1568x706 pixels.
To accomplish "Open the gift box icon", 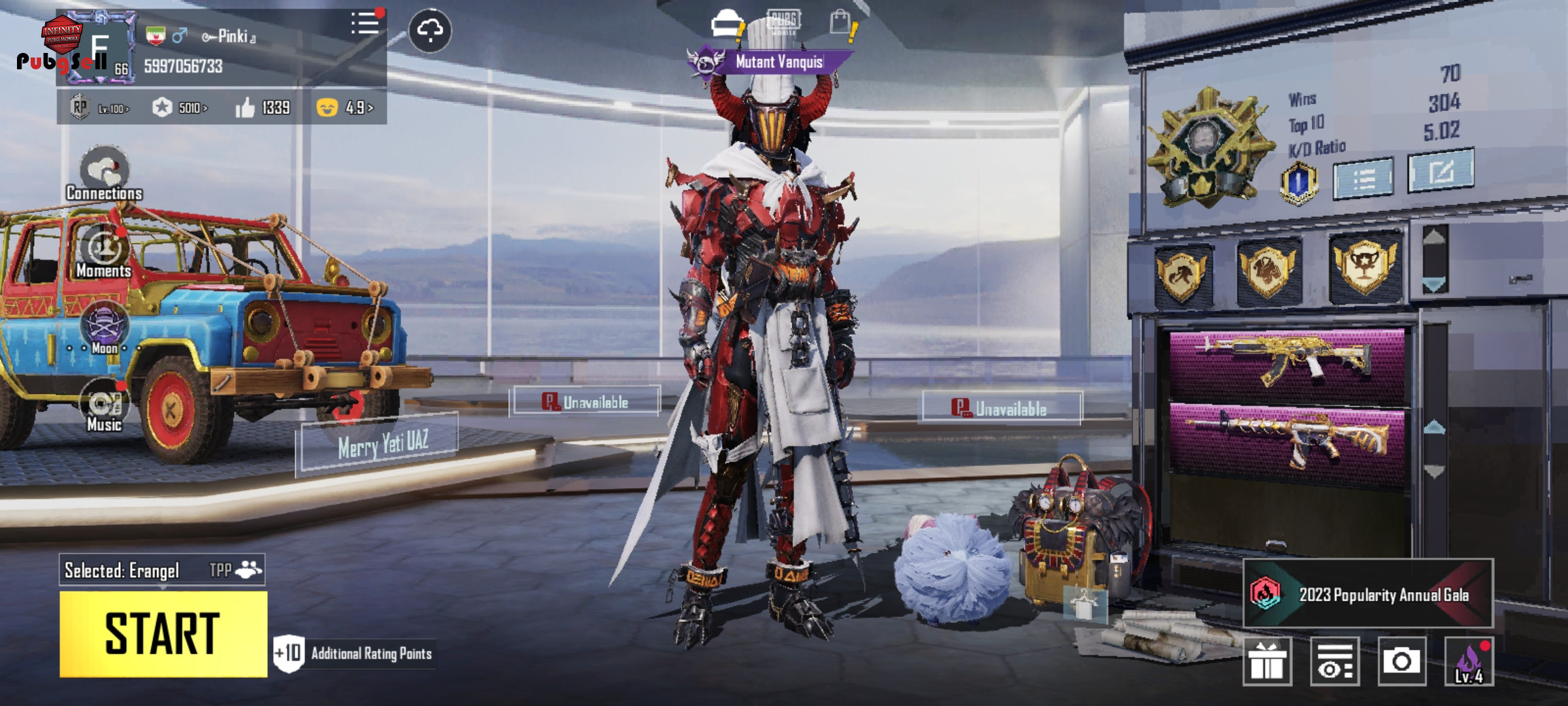I will coord(1267,661).
